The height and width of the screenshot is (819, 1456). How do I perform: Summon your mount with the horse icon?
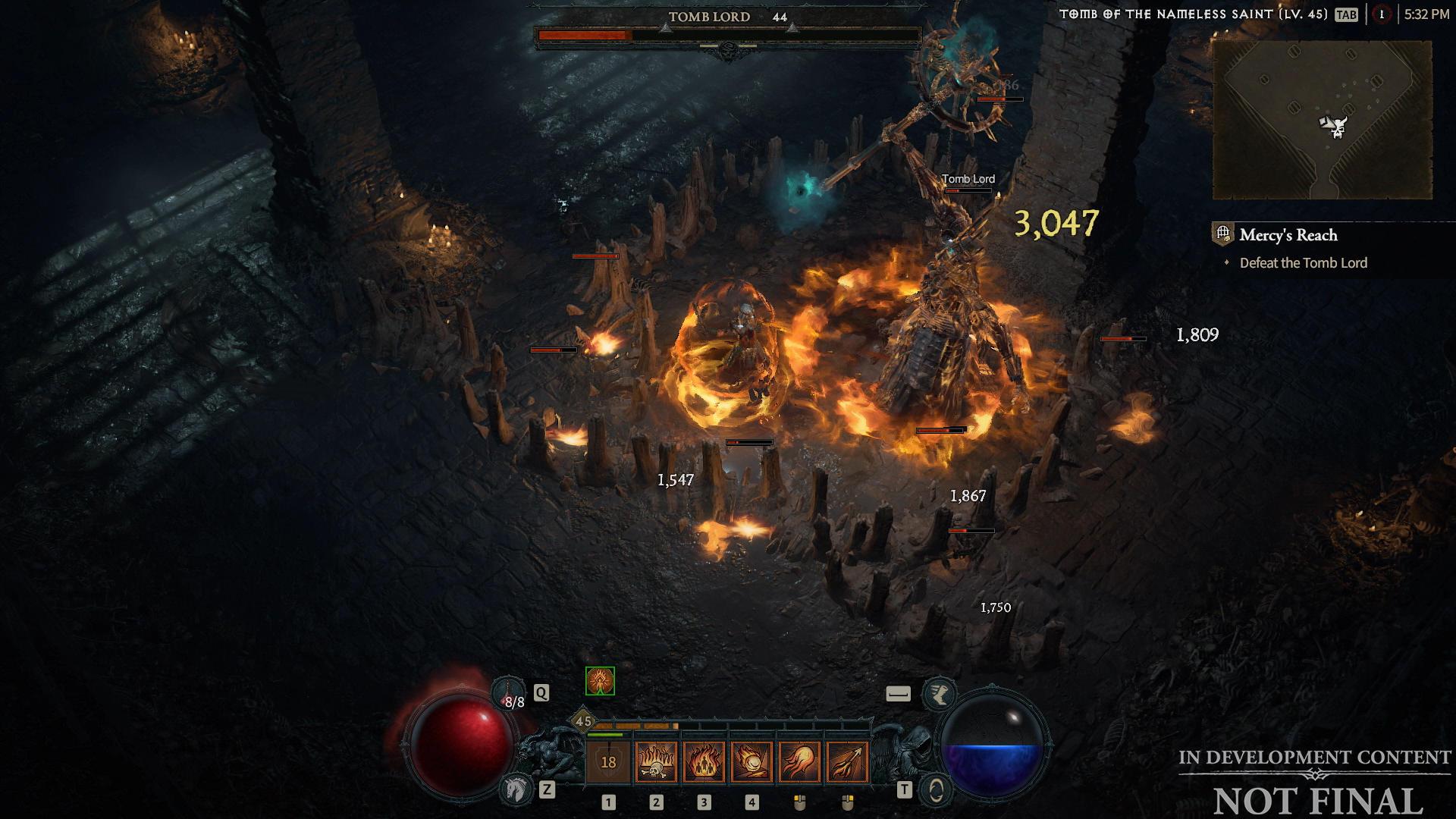tap(516, 789)
